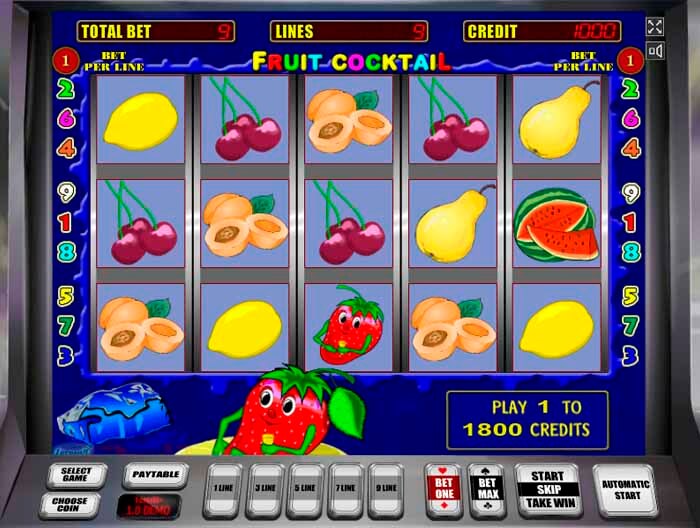Pick the 7 Line button
Screen dimensions: 700x528
pos(346,489)
